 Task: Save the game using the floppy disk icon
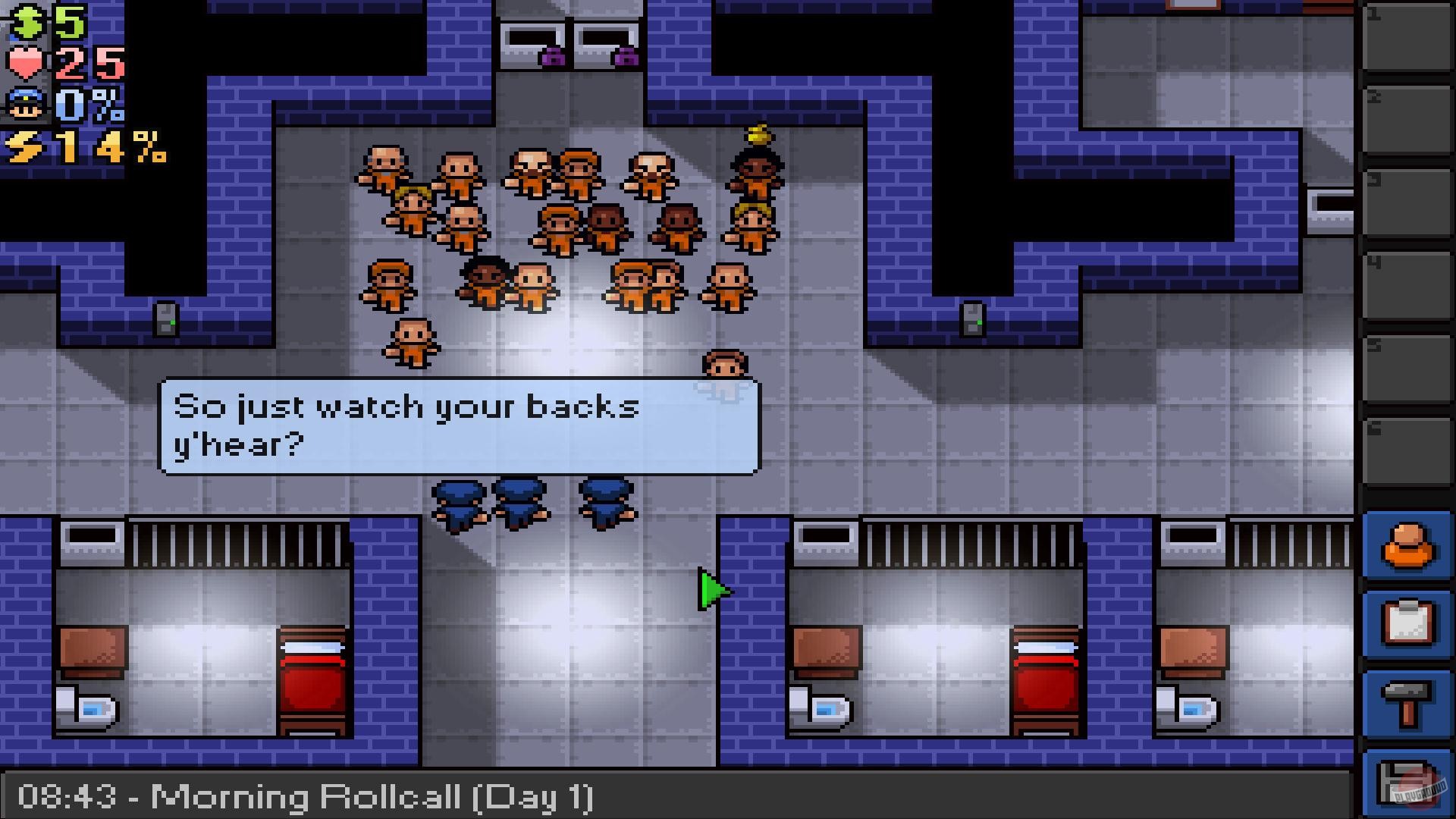[x=1407, y=781]
